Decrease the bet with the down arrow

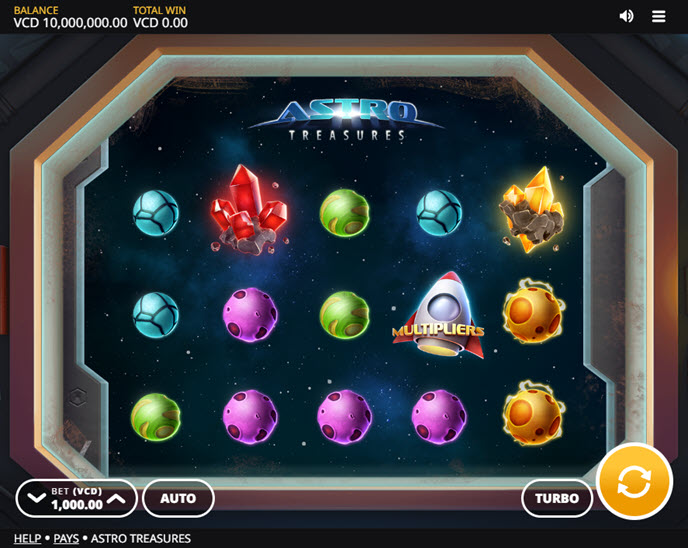[x=37, y=498]
